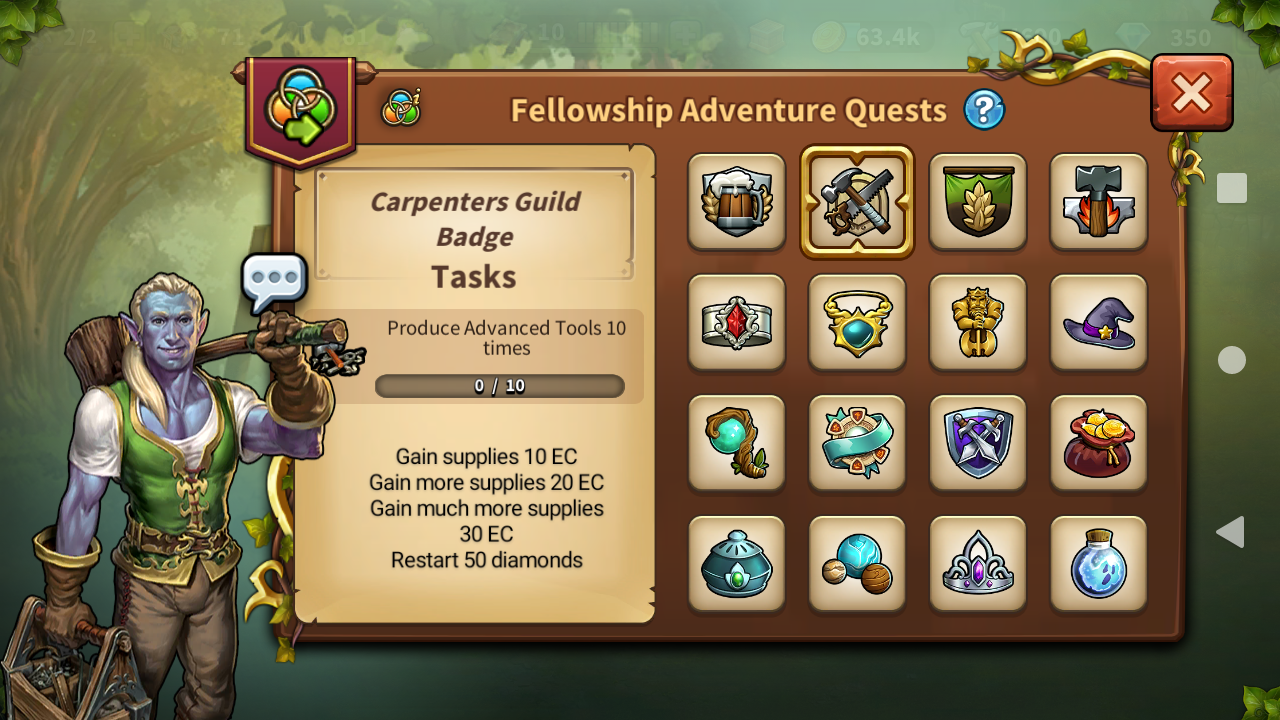Viewport: 1280px width, 720px height.
Task: Select the golden amulet badge
Action: coord(857,322)
